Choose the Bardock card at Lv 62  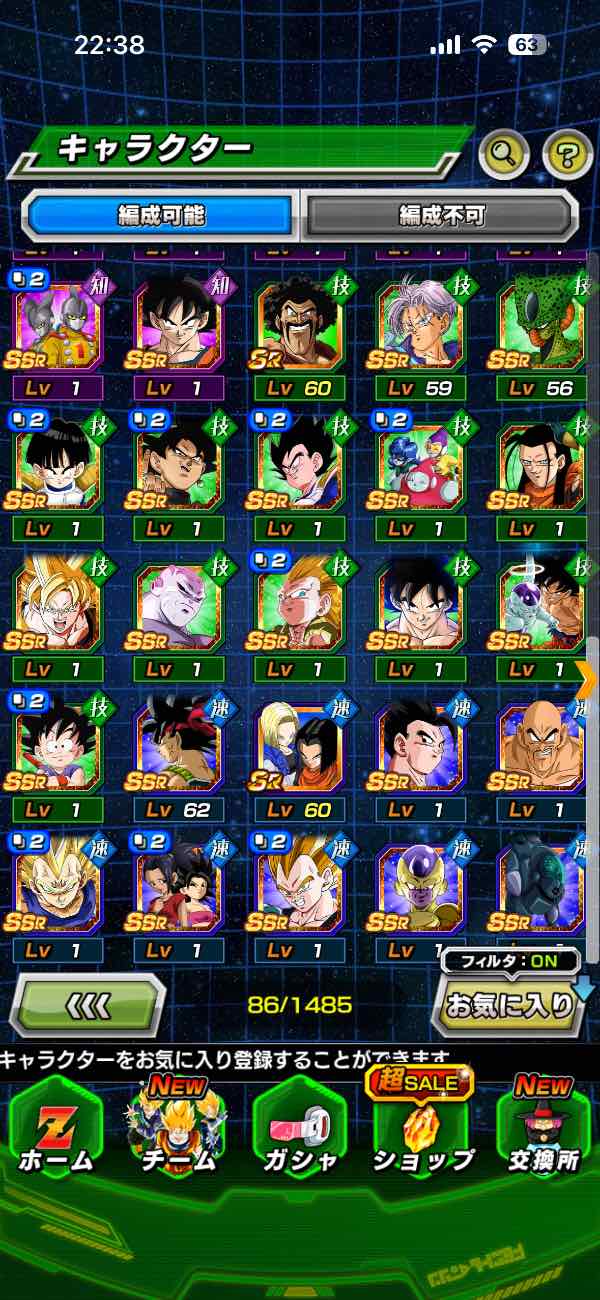click(177, 748)
